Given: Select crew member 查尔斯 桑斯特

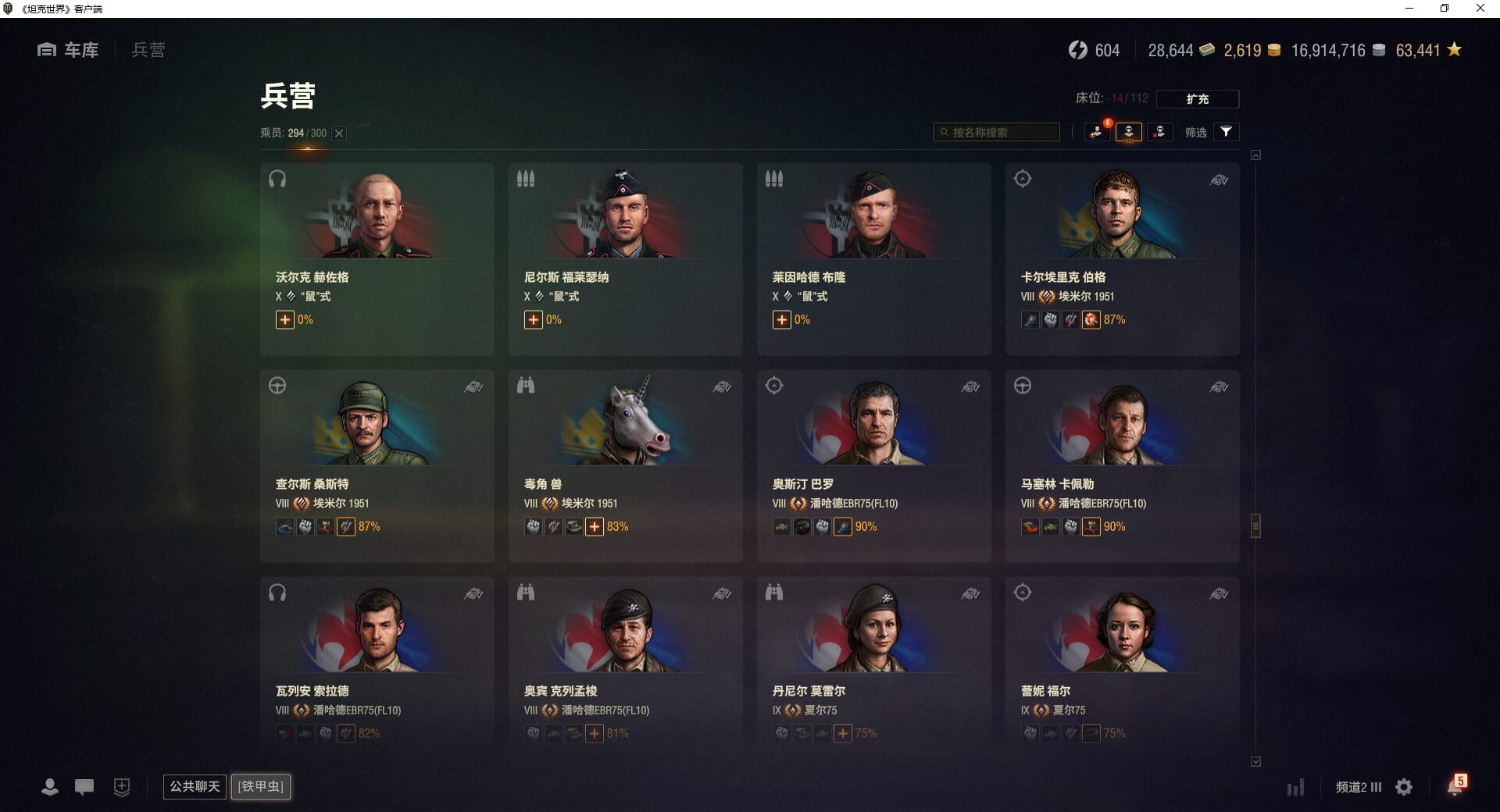Looking at the screenshot, I should [x=377, y=465].
